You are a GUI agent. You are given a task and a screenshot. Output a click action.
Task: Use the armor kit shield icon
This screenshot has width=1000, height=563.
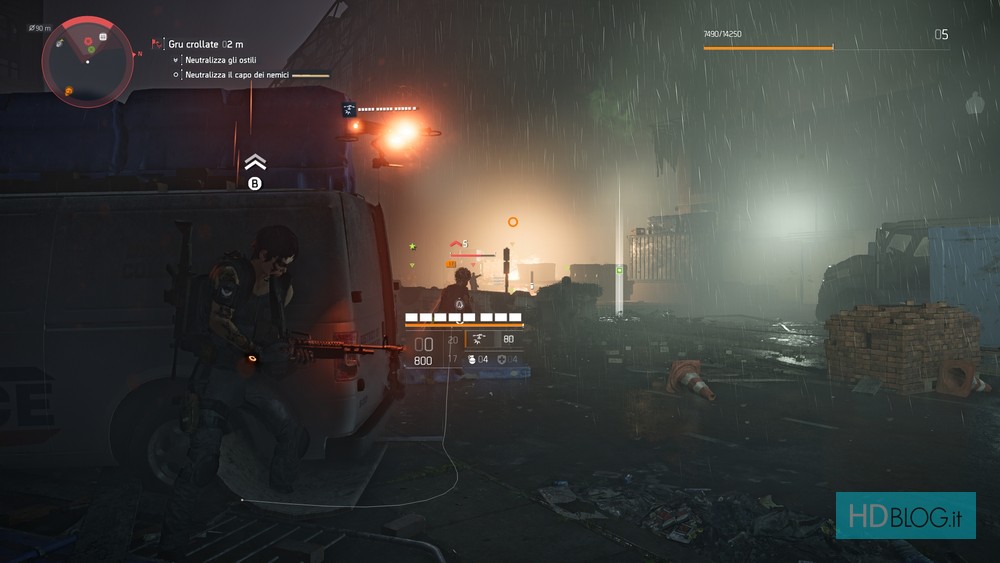pyautogui.click(x=500, y=359)
